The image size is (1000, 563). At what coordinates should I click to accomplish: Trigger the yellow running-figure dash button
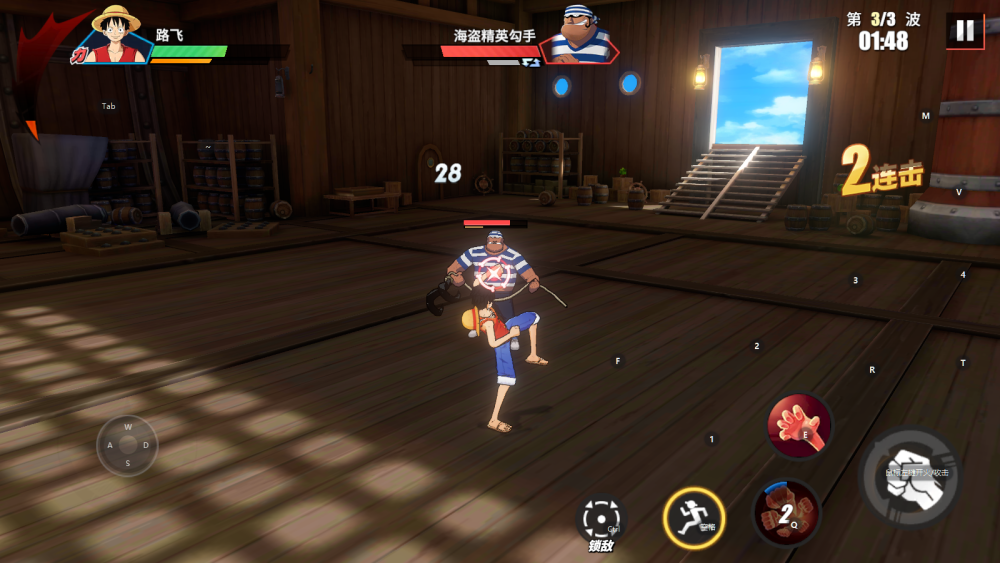(694, 518)
